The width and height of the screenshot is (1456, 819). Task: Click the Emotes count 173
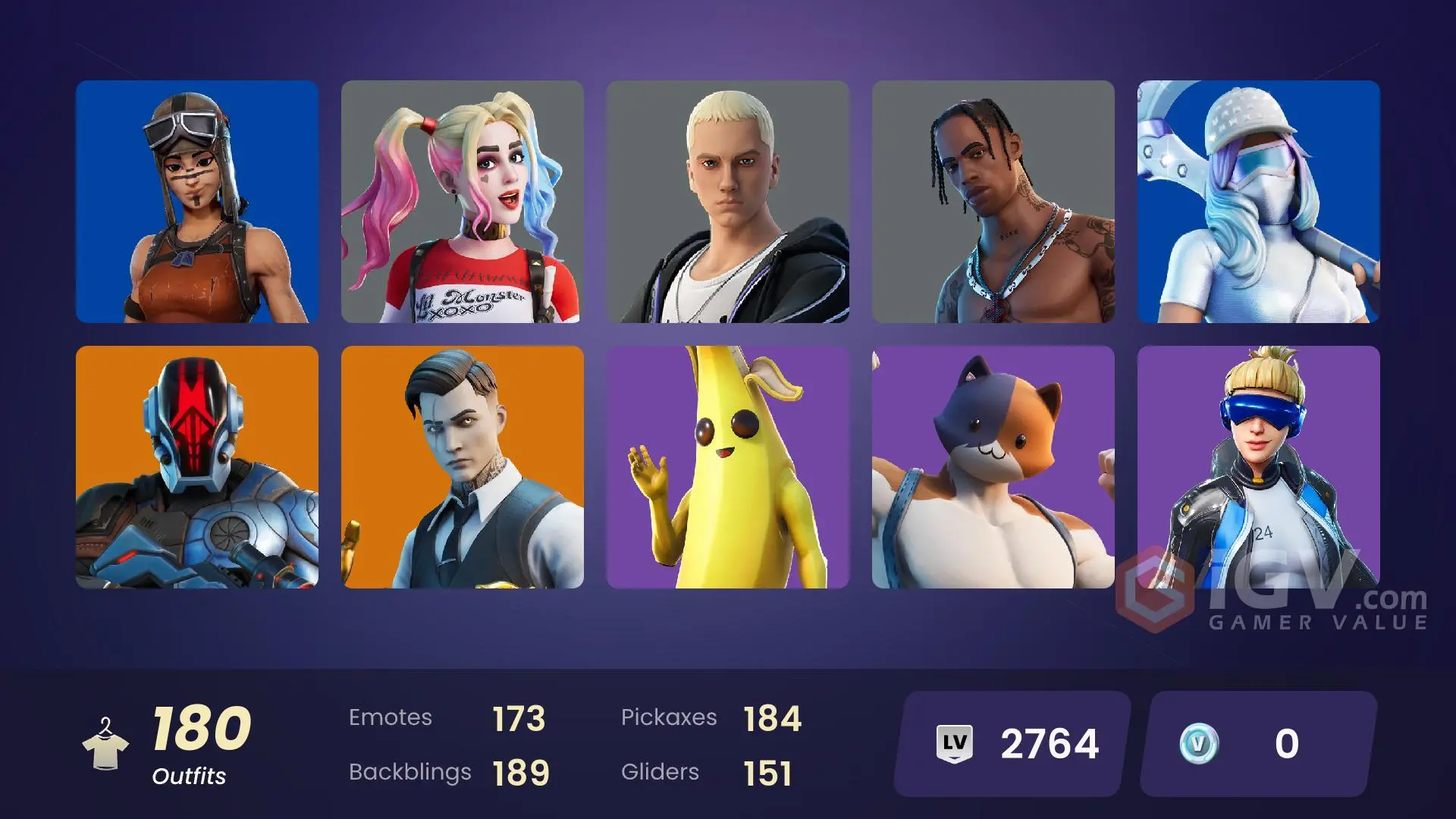(518, 717)
